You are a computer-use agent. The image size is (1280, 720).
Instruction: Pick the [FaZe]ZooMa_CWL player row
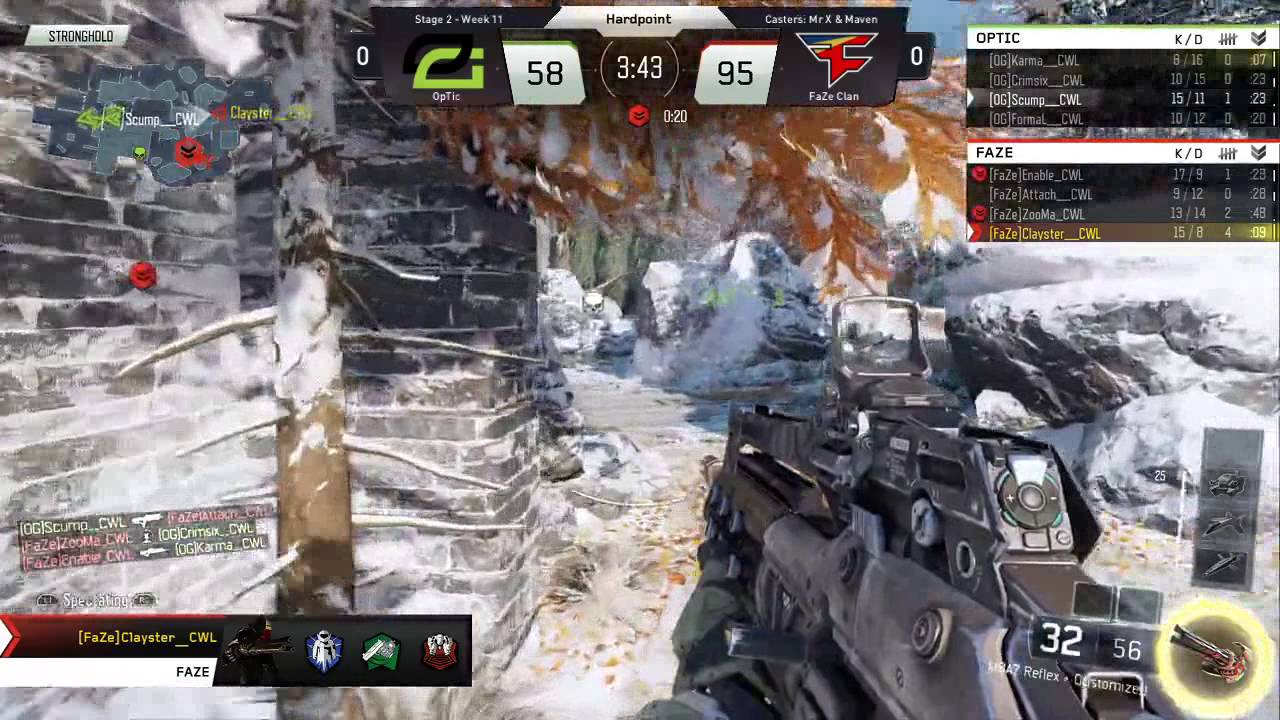pyautogui.click(x=1118, y=214)
